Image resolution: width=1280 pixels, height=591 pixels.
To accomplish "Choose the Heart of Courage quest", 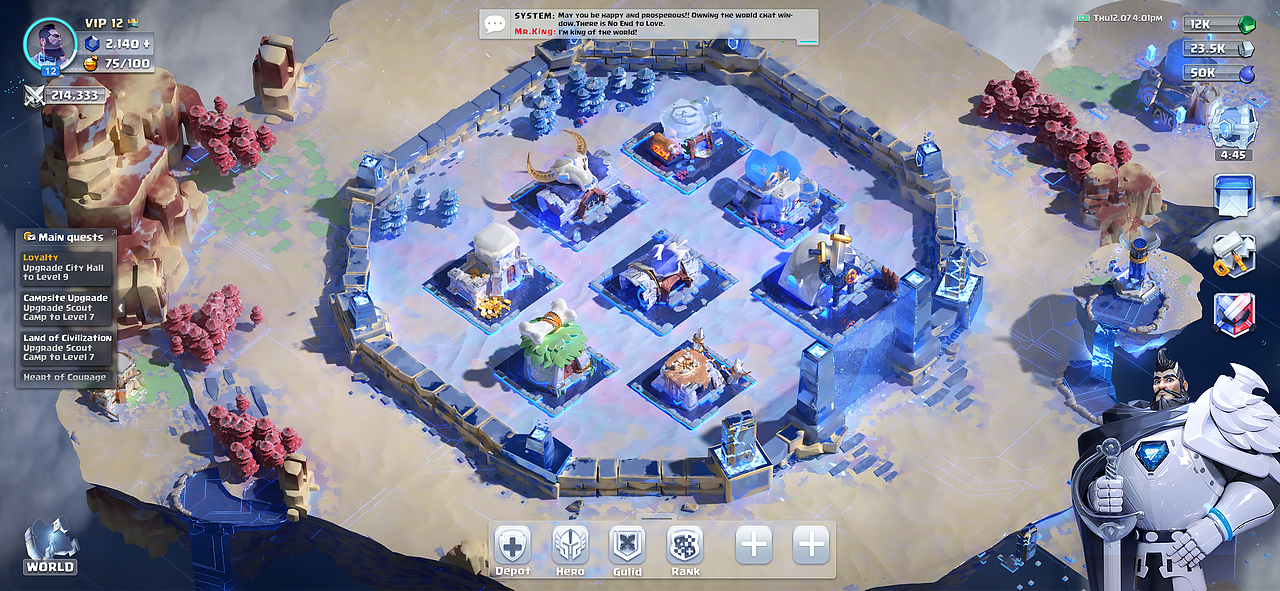I will pos(65,377).
